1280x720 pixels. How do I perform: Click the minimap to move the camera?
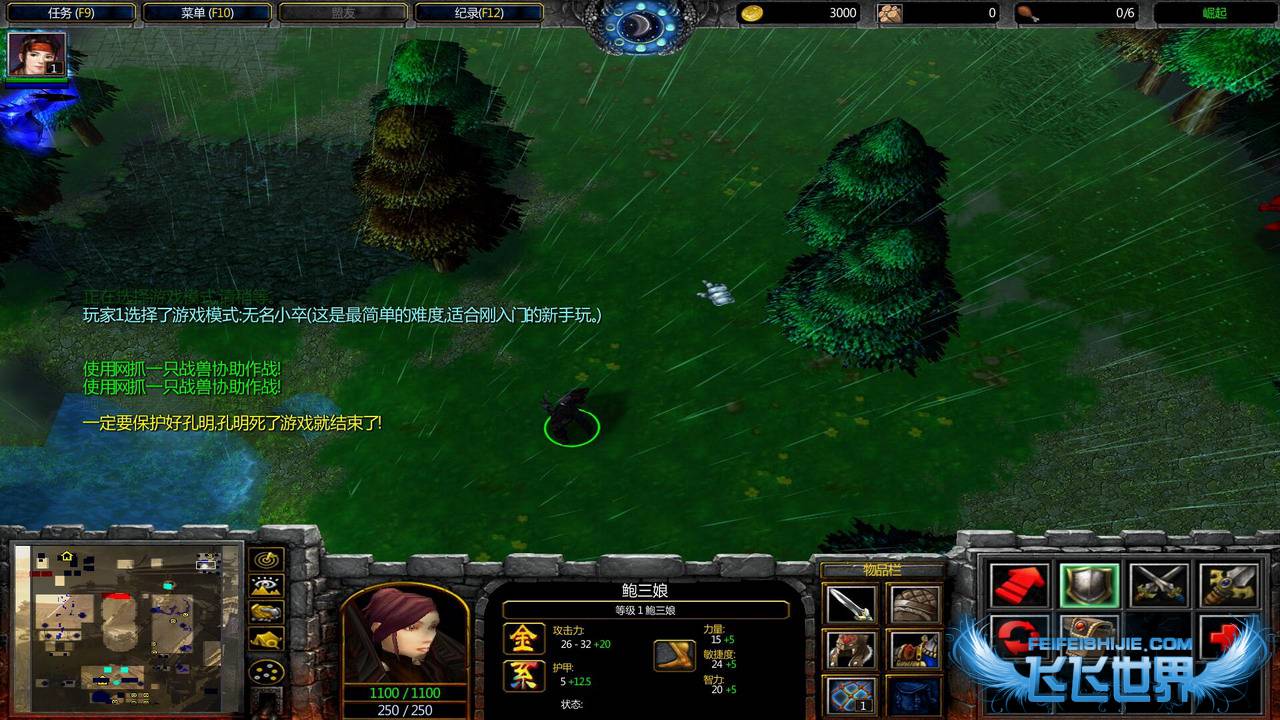pos(128,628)
